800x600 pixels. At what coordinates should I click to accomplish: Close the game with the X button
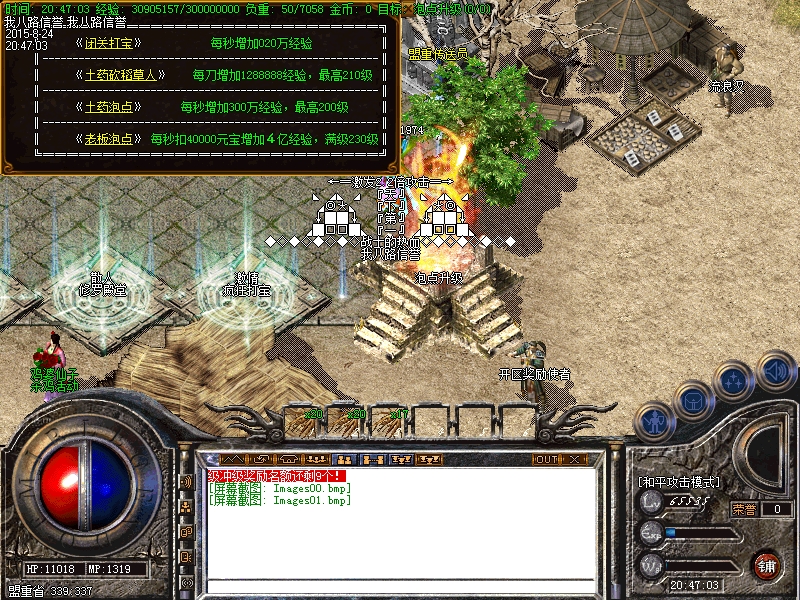574,459
